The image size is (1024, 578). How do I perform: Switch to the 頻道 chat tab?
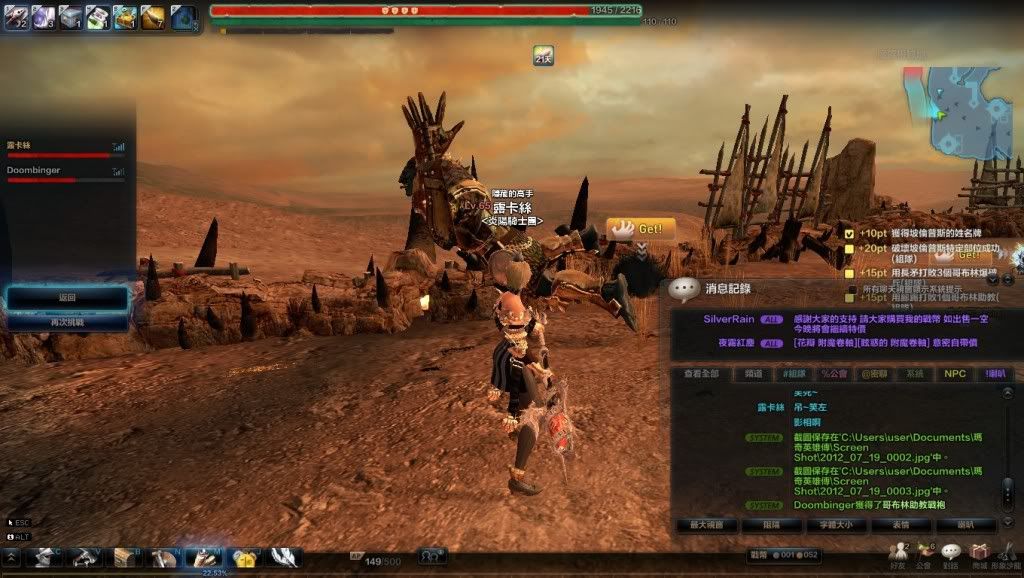tap(753, 373)
